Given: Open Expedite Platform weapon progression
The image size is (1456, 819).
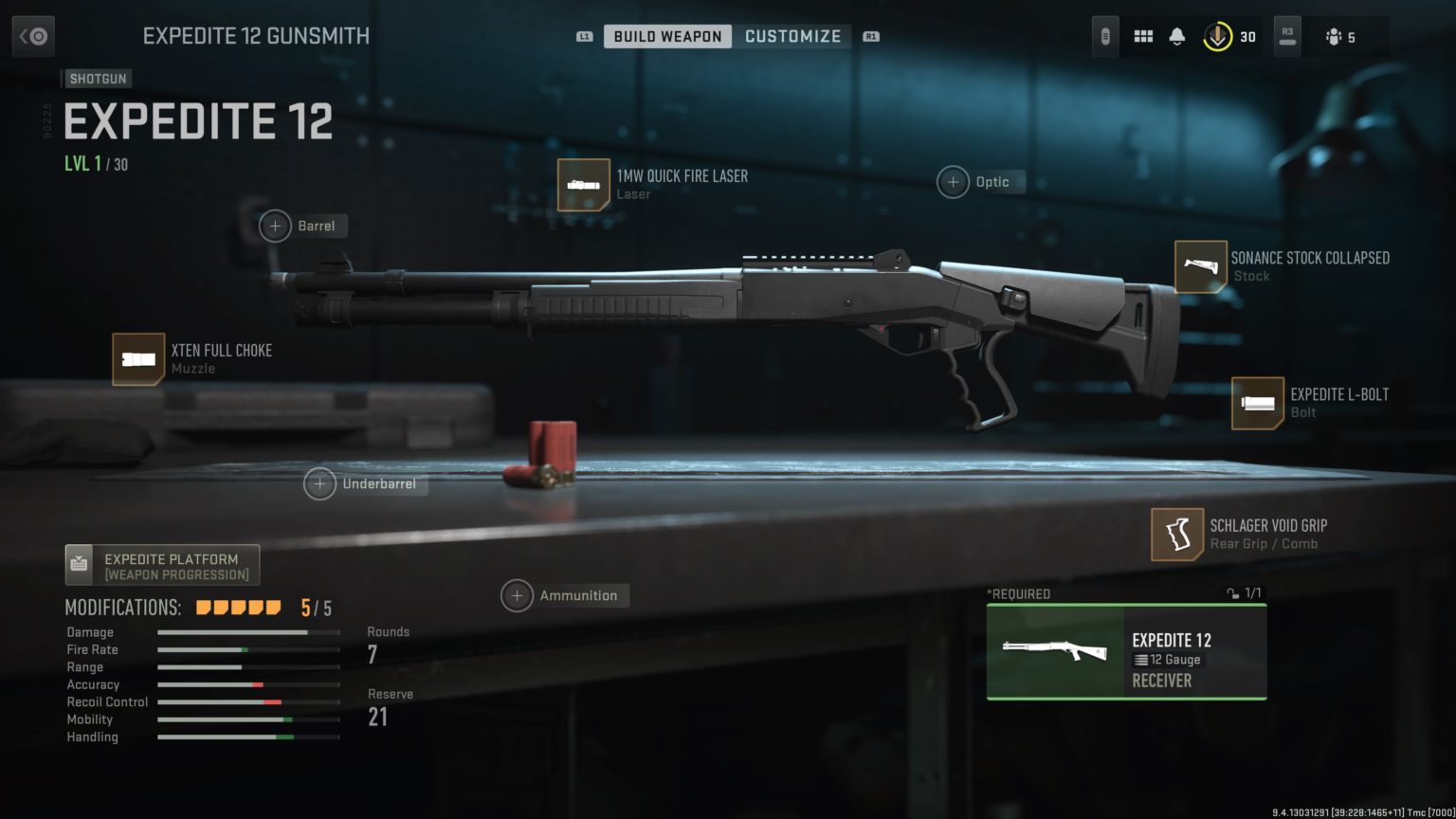Looking at the screenshot, I should (x=162, y=566).
